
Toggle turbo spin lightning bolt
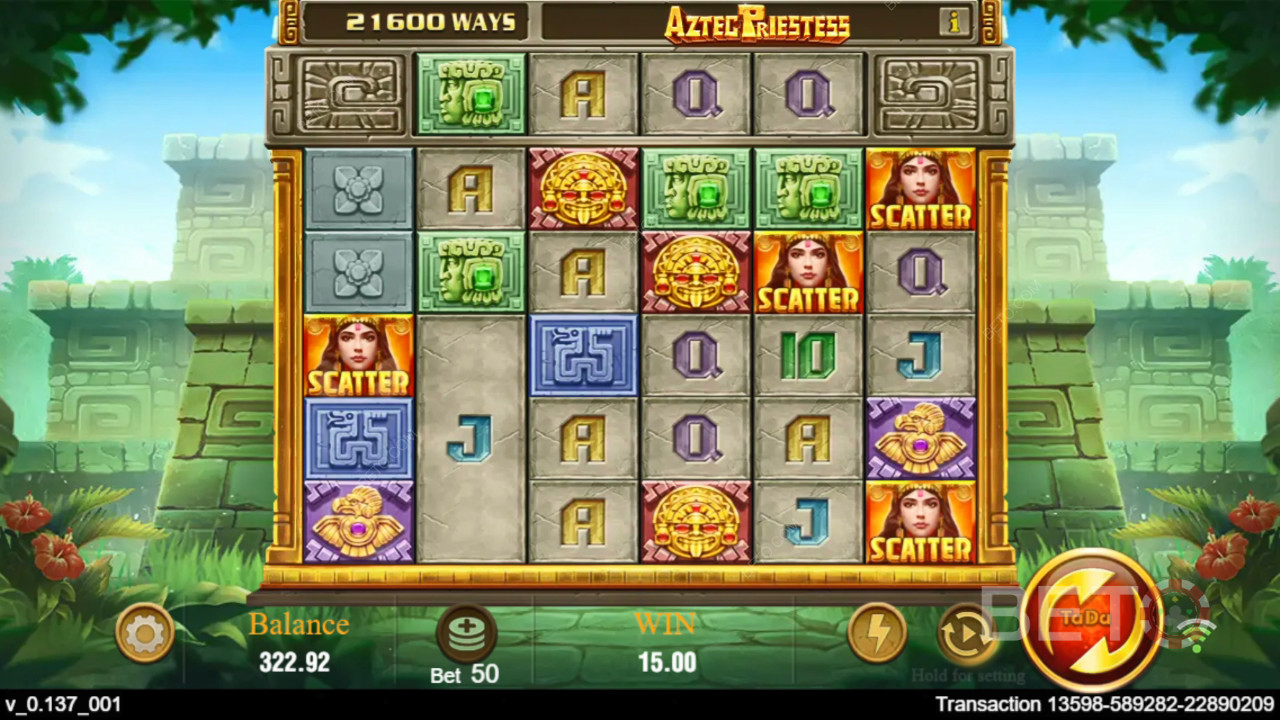(877, 633)
